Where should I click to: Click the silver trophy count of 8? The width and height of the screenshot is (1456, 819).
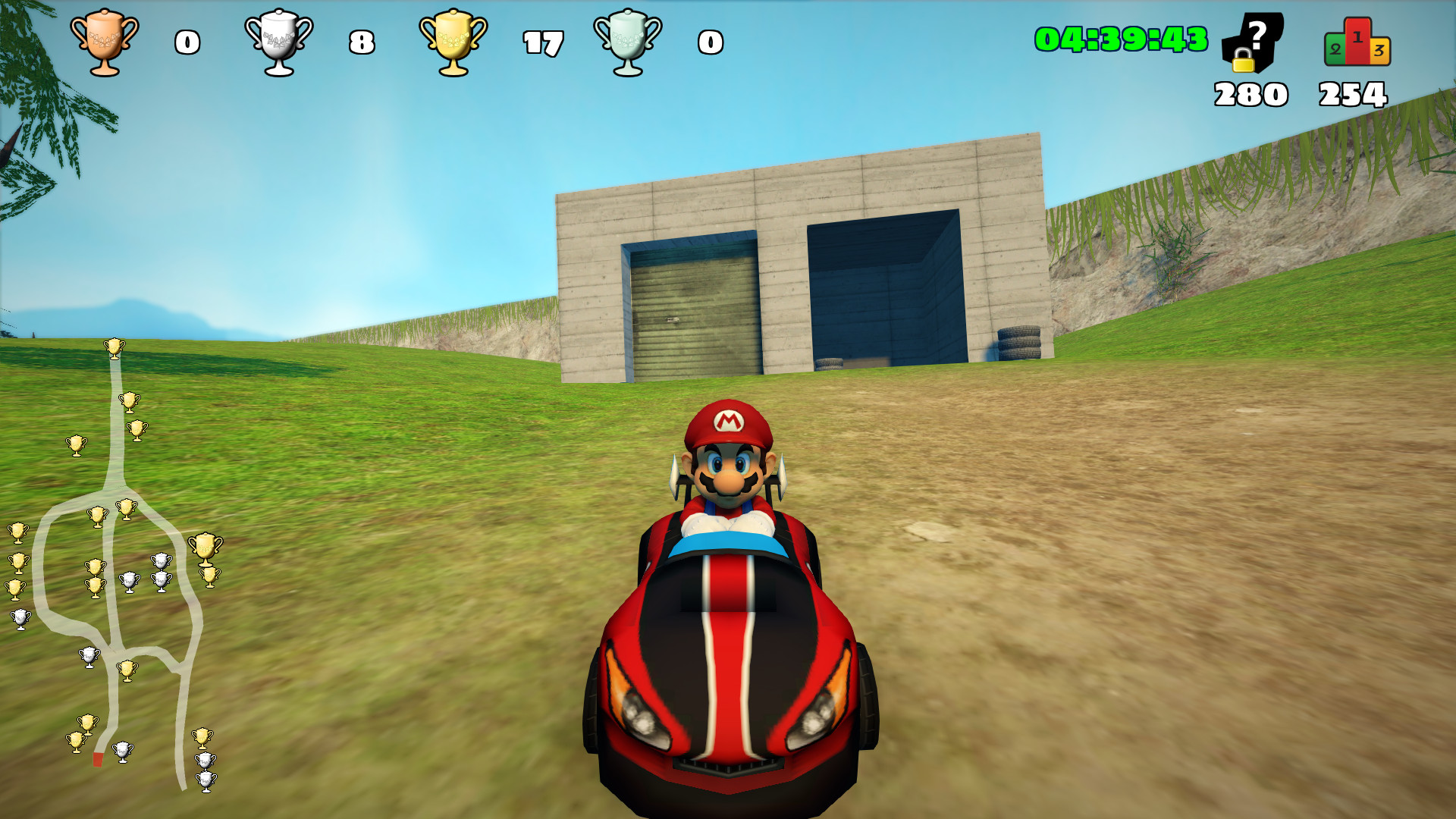tap(362, 43)
